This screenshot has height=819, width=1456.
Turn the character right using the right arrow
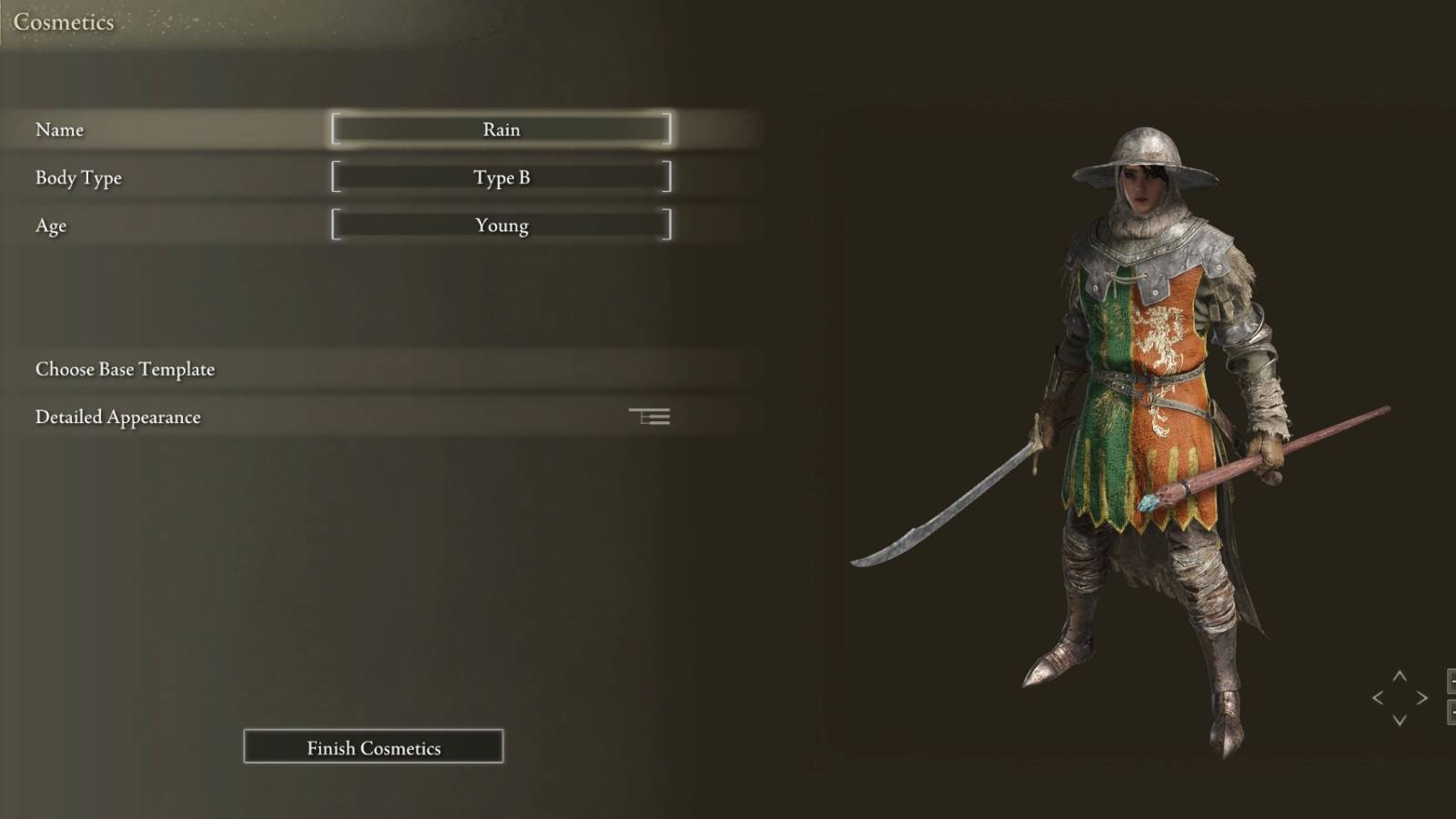coord(1421,697)
